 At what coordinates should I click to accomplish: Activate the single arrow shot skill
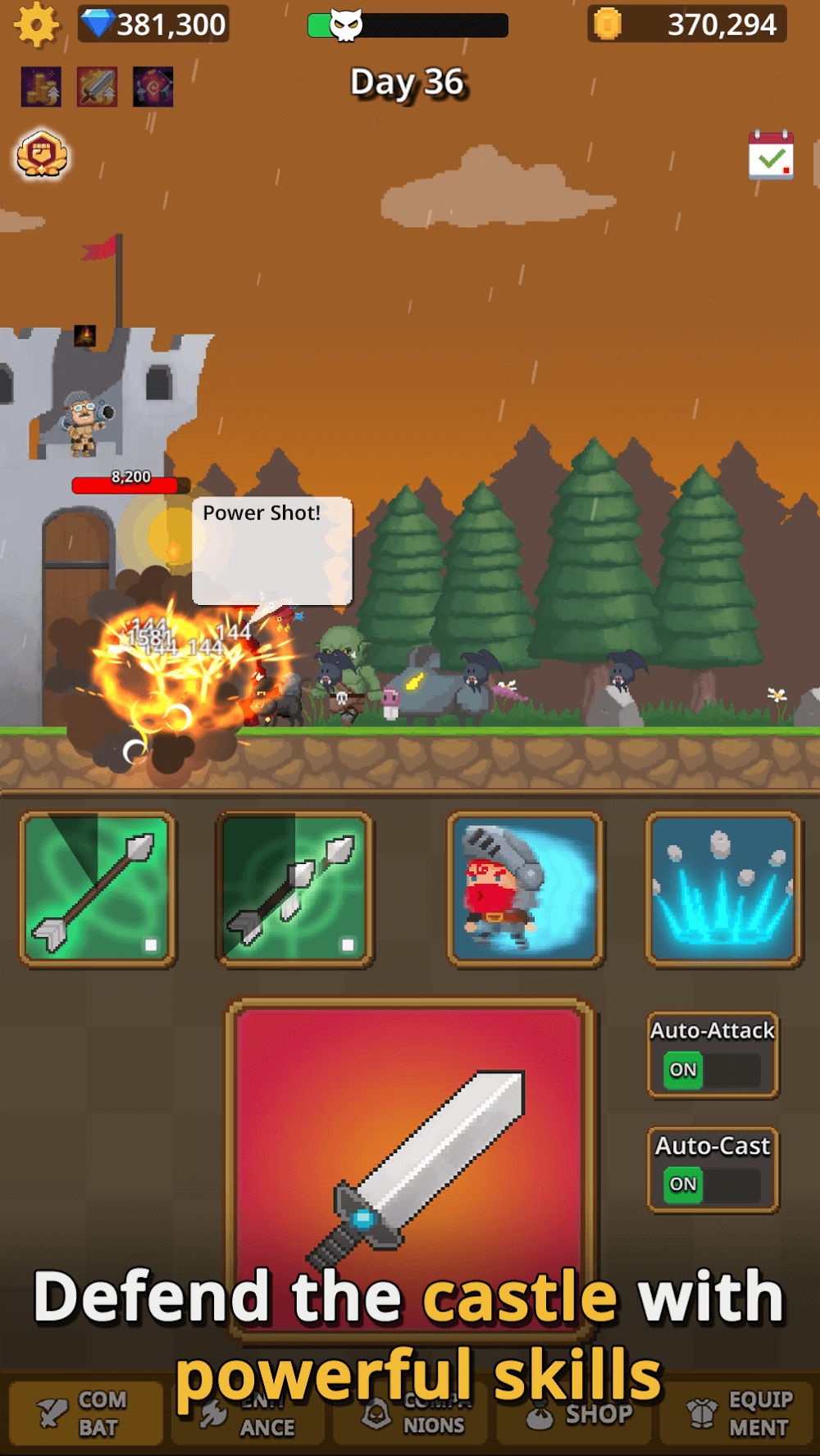tap(98, 890)
